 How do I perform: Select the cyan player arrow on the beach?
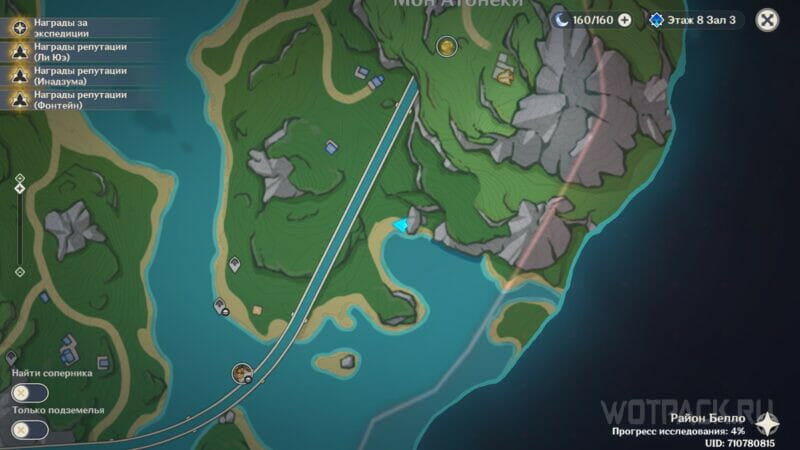coord(402,225)
